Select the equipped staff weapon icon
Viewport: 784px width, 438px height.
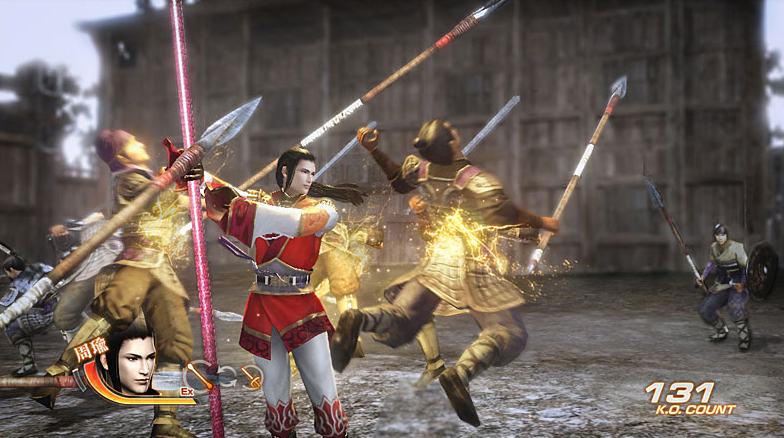(x=201, y=375)
